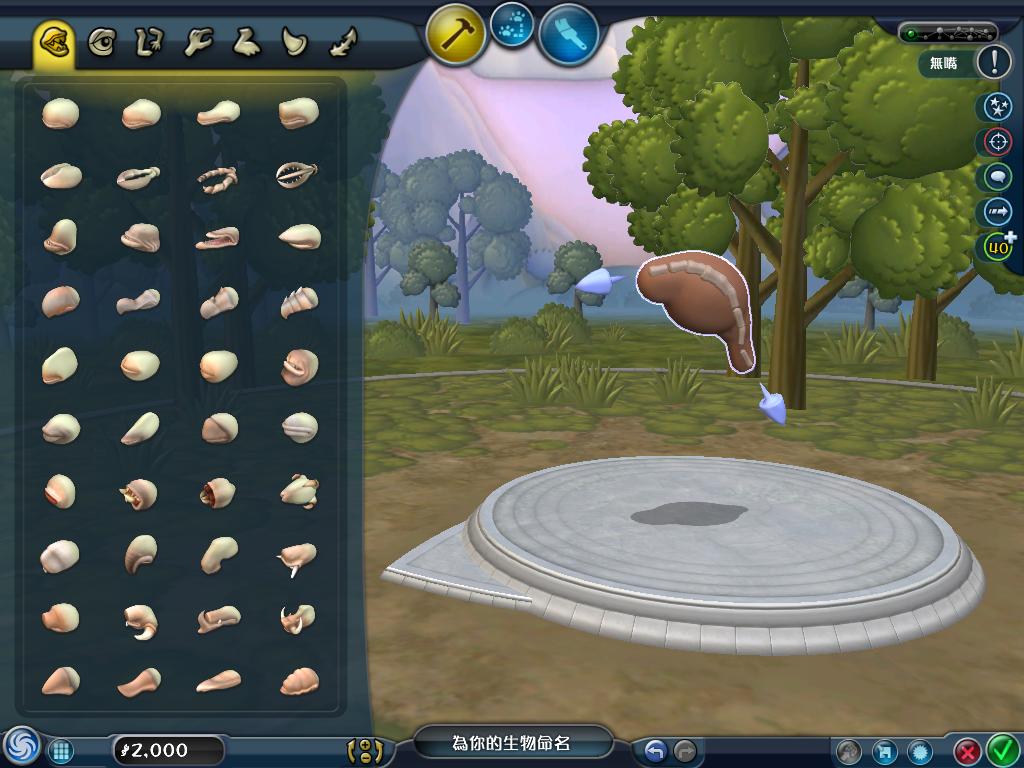This screenshot has height=768, width=1024.
Task: Select the mouths parts tab
Action: [x=54, y=43]
